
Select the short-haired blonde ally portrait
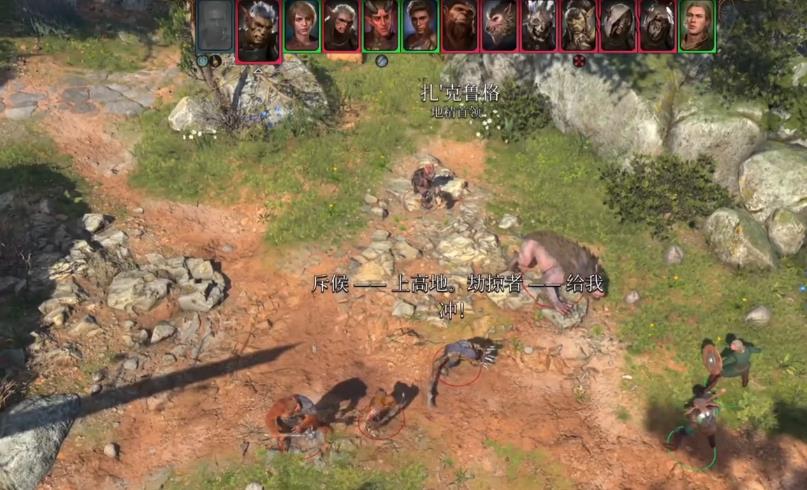(301, 26)
